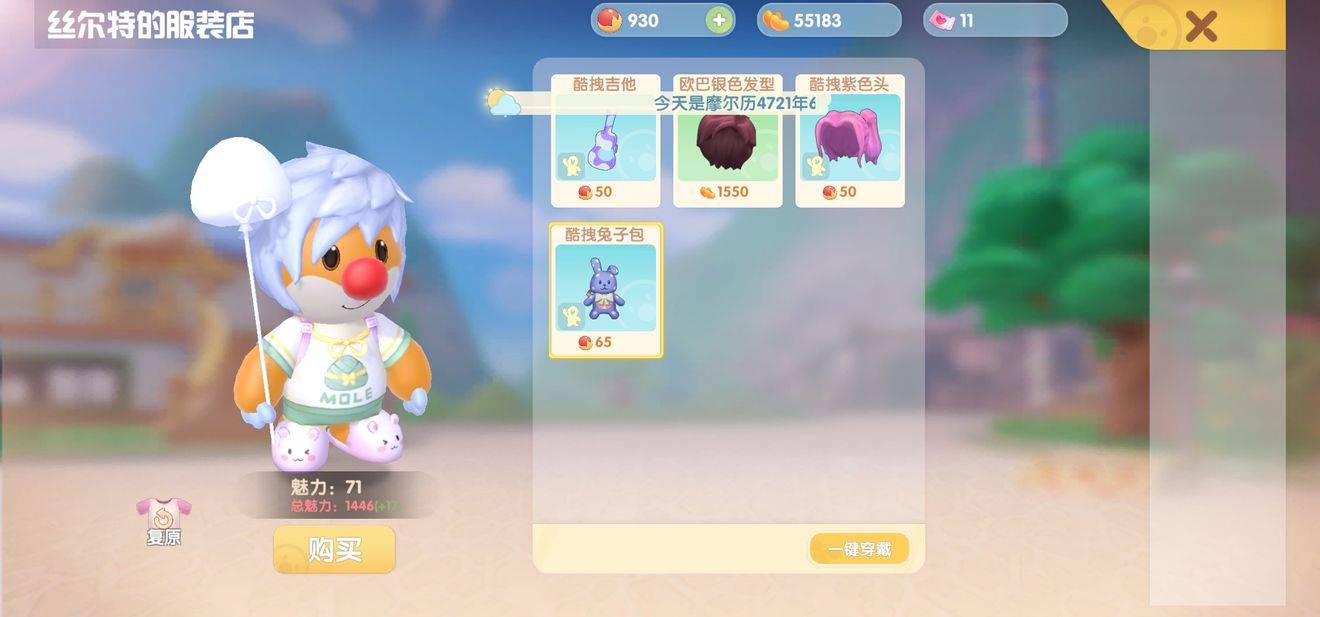Tap the 一键穿戴 wear-all button
The image size is (1320, 617).
point(859,549)
